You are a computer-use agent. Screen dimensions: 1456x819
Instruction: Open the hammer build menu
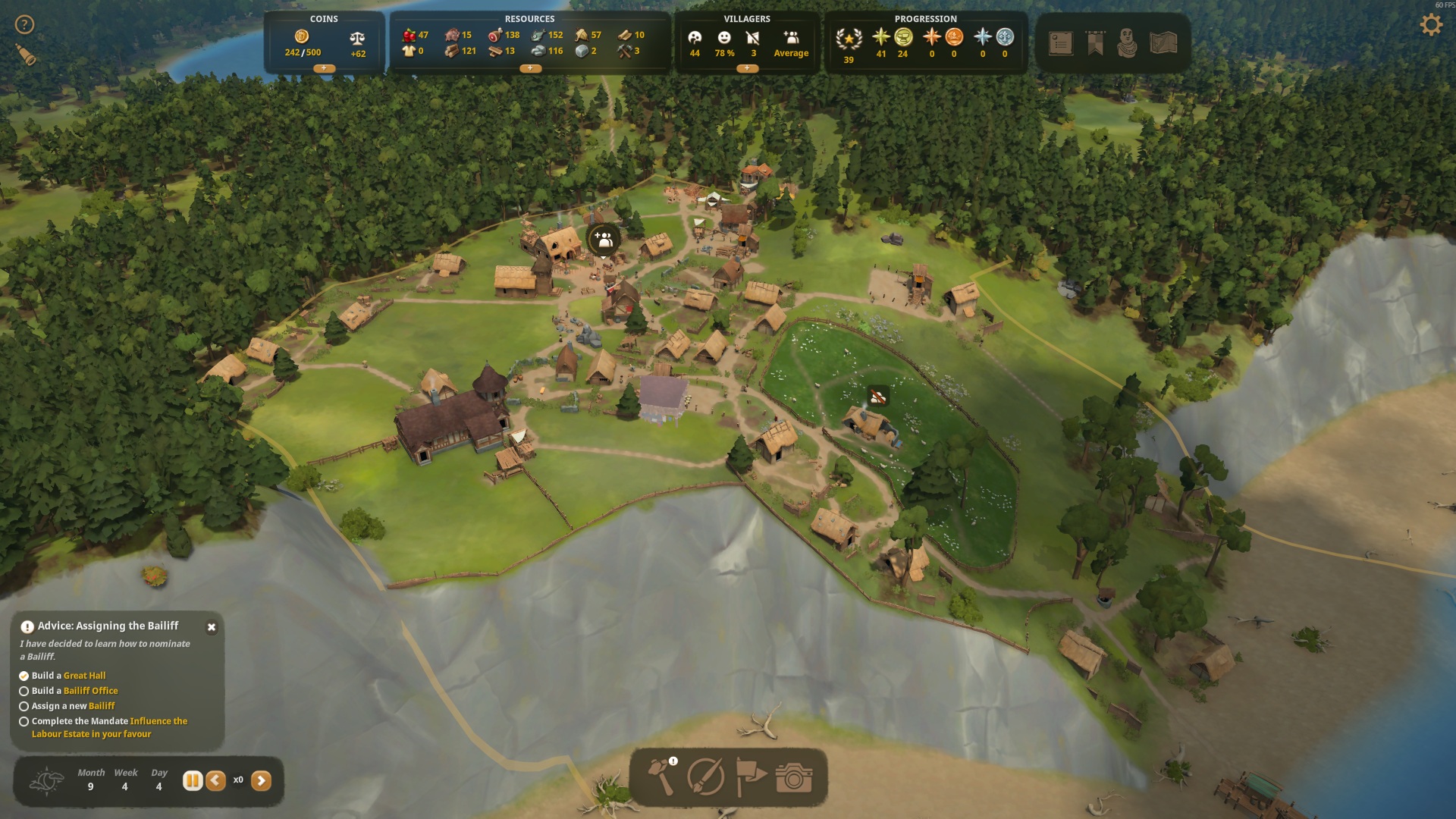click(661, 777)
